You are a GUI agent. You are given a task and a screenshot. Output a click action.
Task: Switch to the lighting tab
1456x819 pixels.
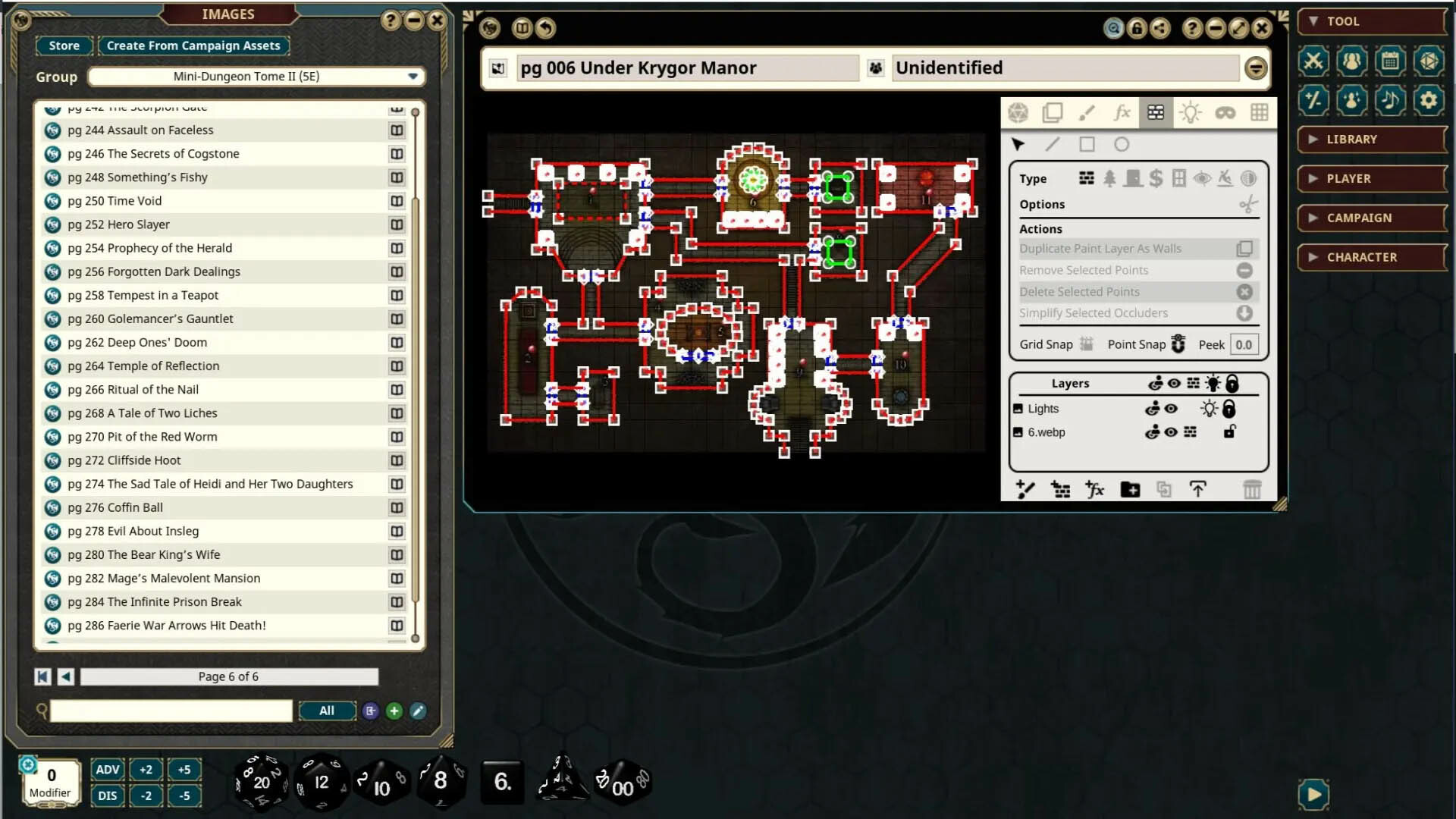(1189, 112)
